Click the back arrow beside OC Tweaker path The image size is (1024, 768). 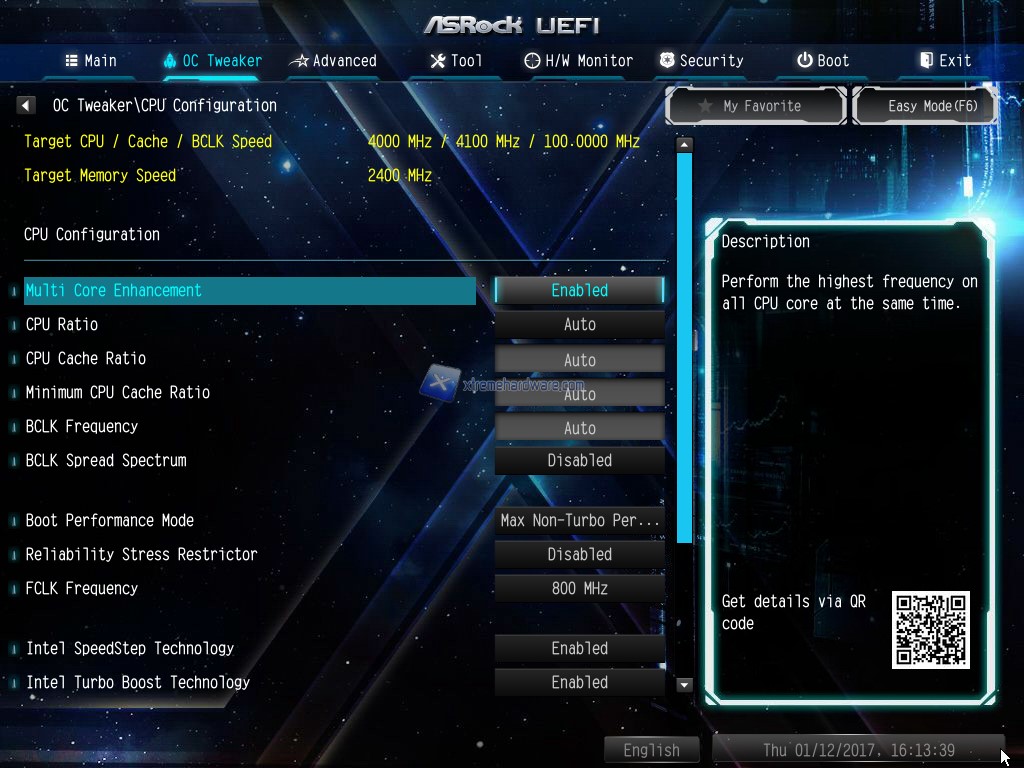click(x=27, y=105)
